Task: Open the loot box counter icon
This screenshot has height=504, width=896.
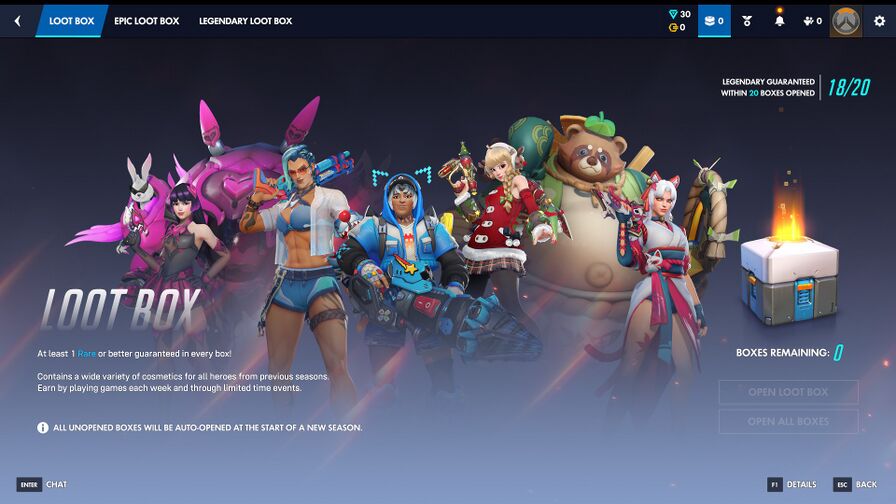Action: 713,21
